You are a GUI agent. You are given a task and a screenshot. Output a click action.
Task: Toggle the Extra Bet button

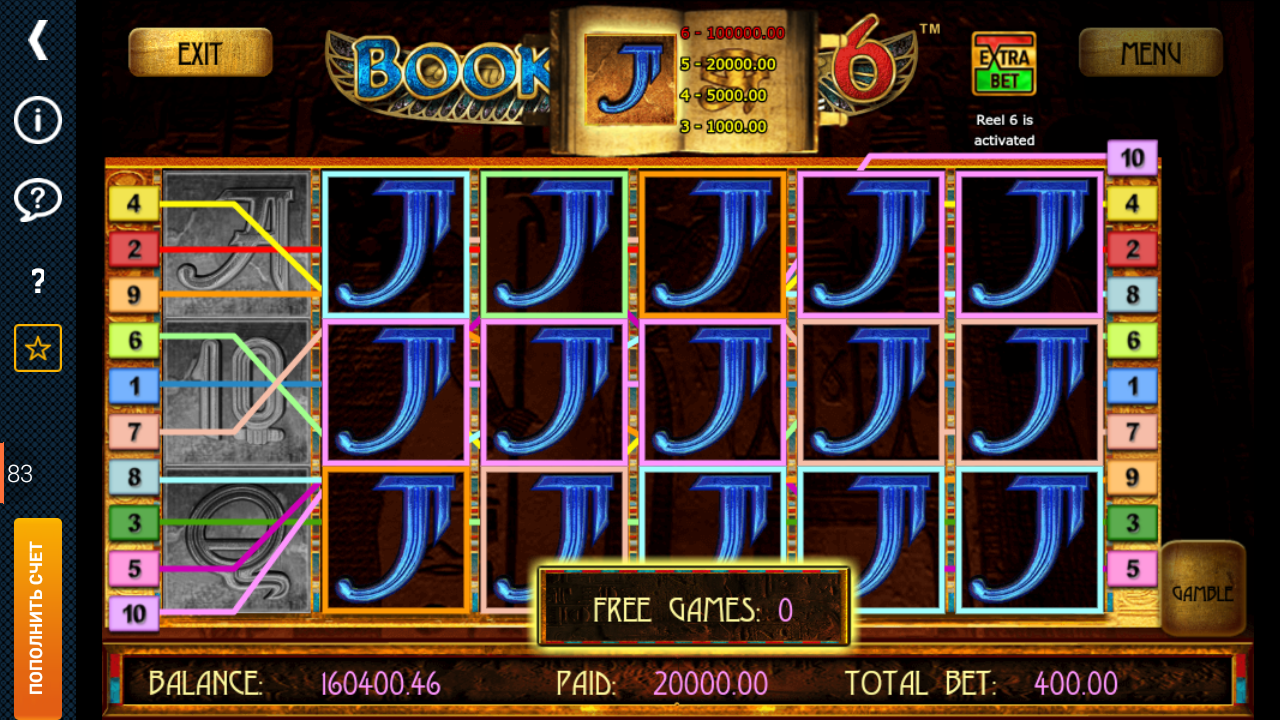(1004, 64)
